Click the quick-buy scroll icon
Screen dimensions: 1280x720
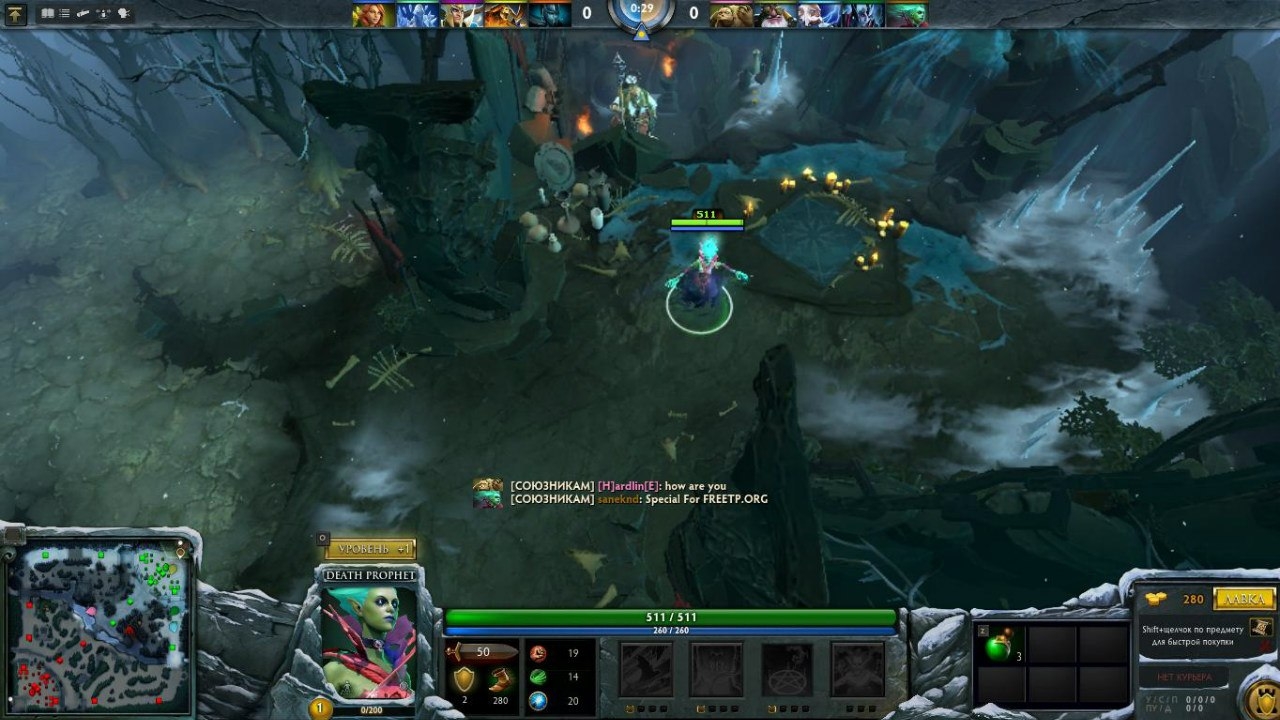(1261, 627)
